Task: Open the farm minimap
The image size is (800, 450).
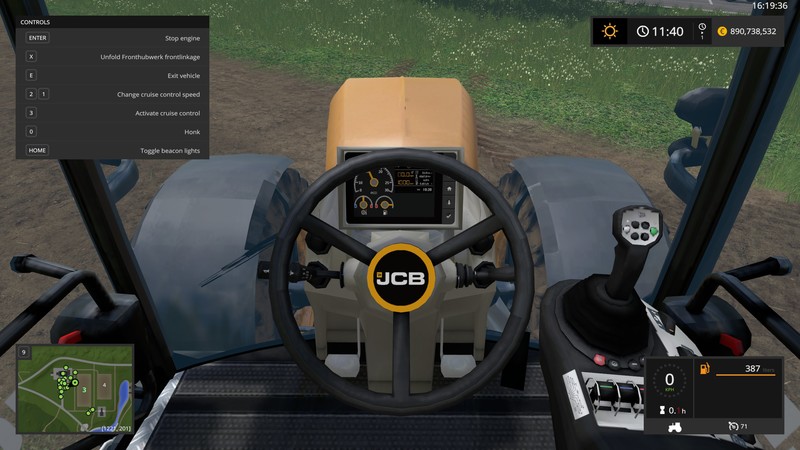Action: tap(75, 390)
